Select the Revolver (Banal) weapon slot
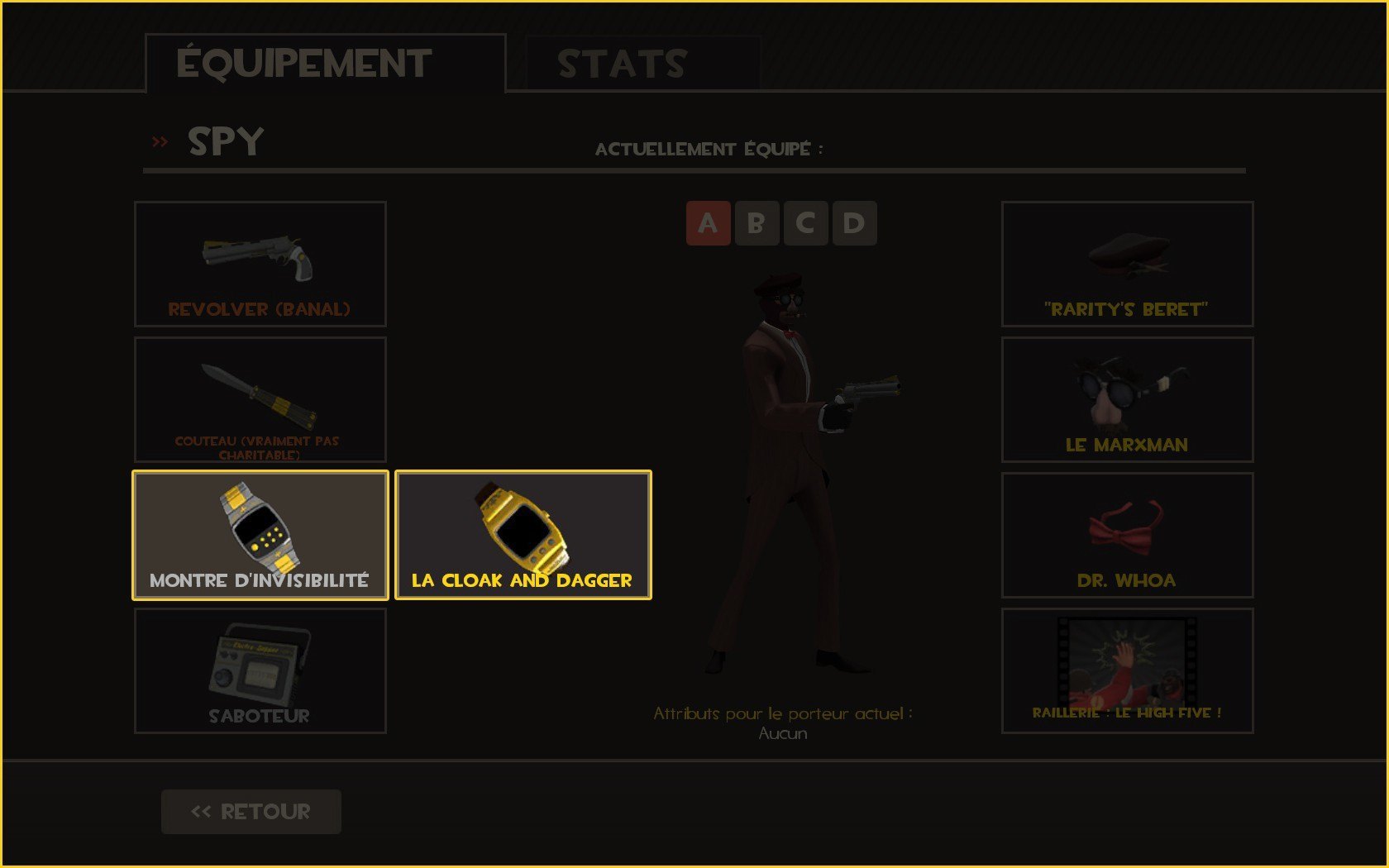 click(x=260, y=264)
